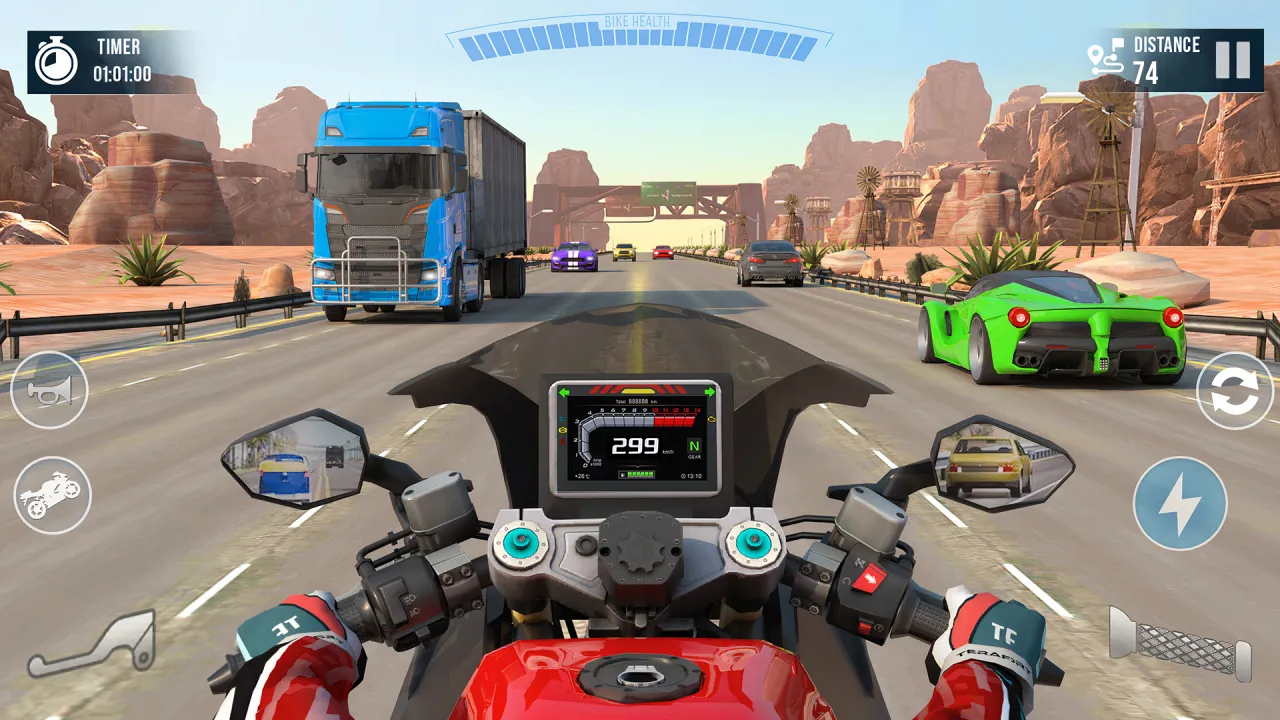
Task: Honk using the horn icon
Action: (52, 390)
